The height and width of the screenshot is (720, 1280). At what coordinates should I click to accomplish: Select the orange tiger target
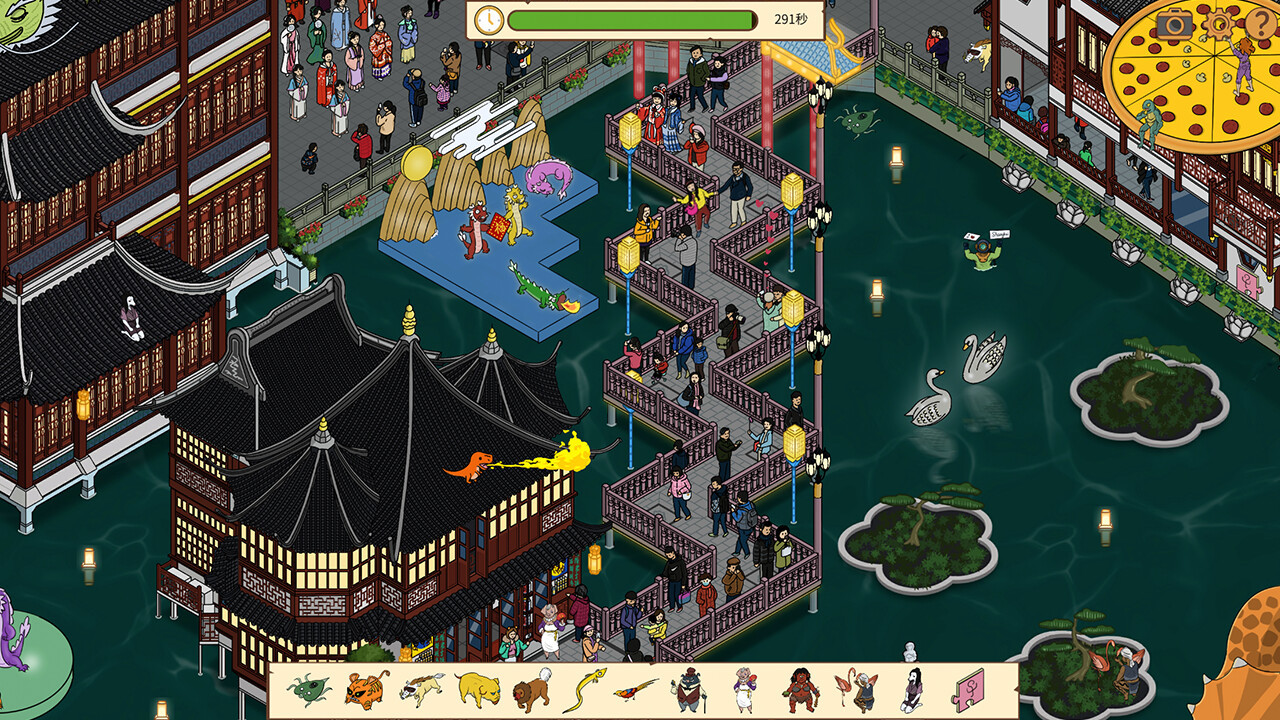coord(366,690)
